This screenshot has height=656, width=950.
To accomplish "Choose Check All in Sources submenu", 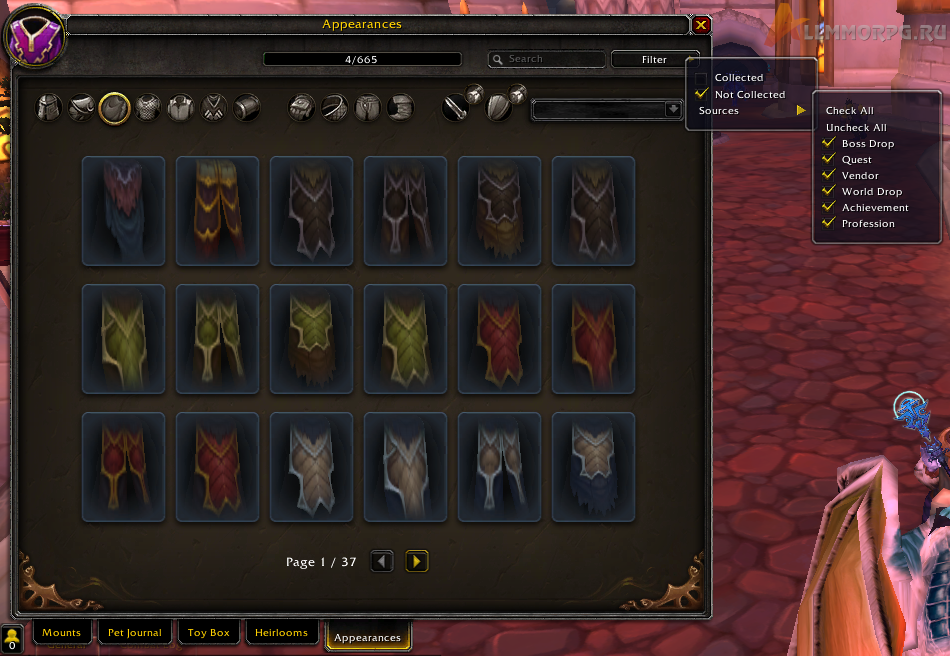I will (x=849, y=111).
